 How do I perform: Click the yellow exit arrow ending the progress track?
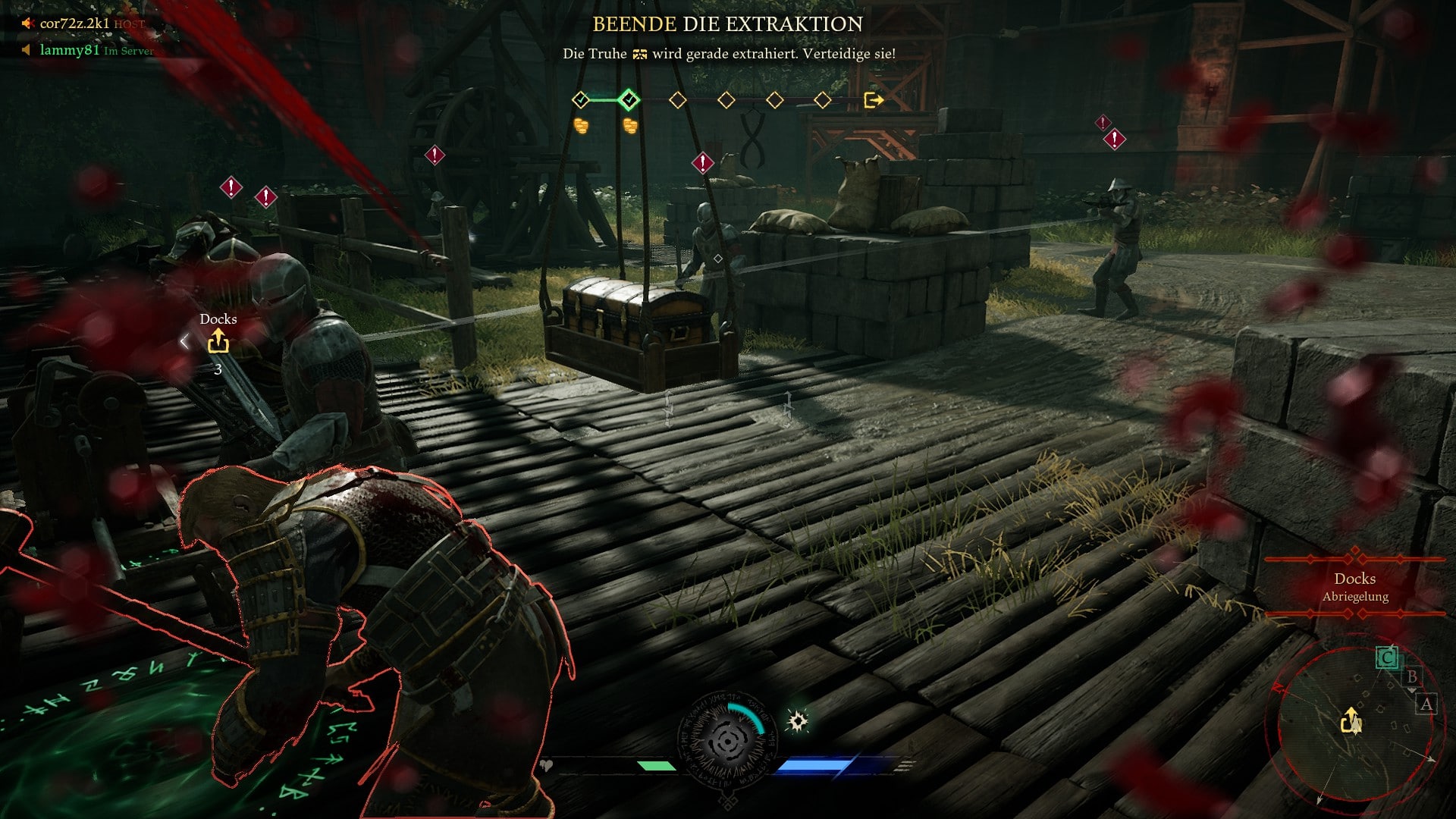tap(874, 100)
